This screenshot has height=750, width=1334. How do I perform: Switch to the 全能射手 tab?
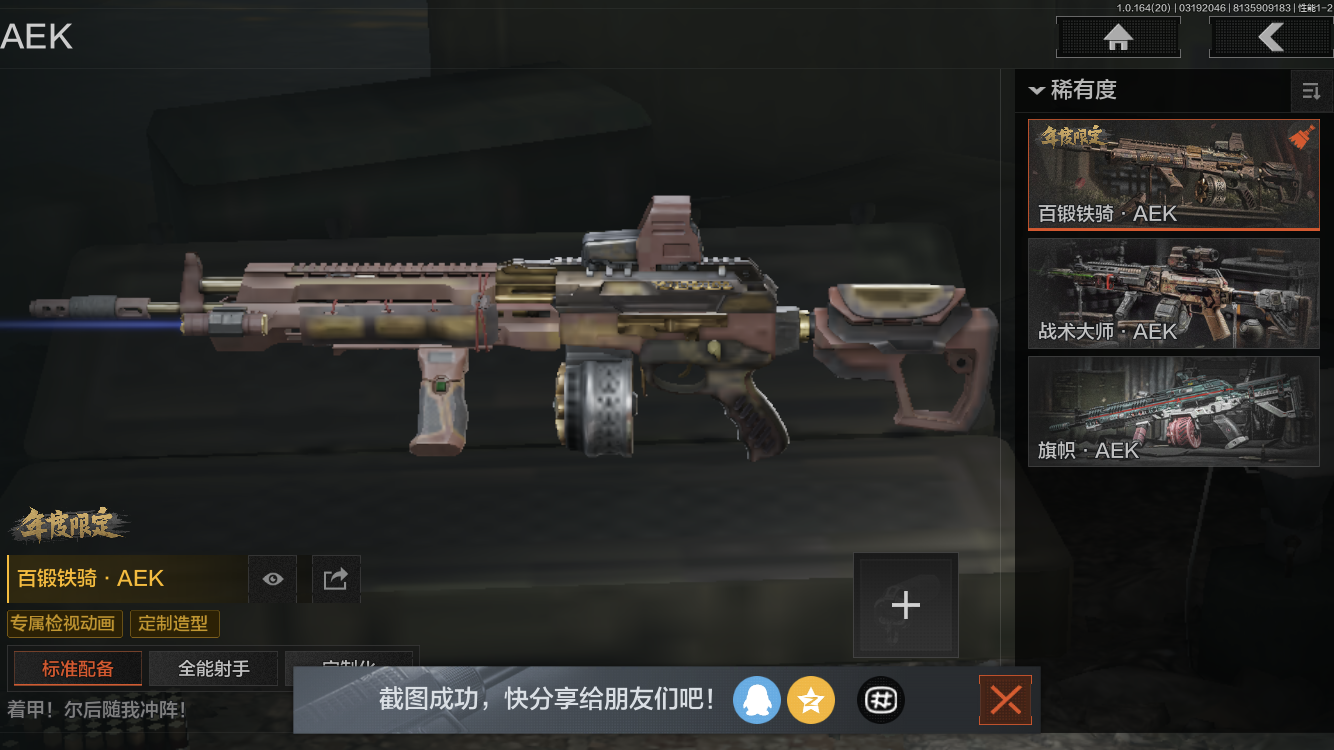coord(213,668)
